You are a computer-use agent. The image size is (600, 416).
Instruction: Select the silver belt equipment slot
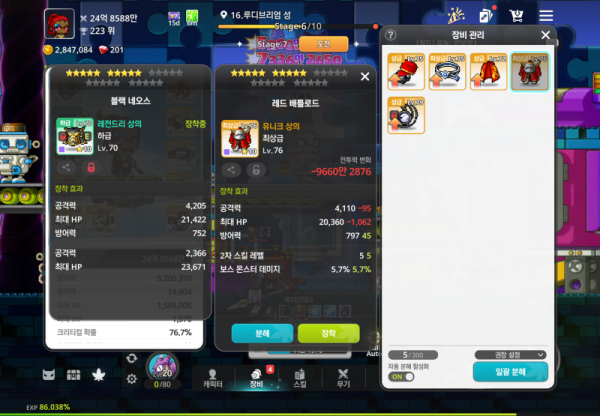coord(447,72)
